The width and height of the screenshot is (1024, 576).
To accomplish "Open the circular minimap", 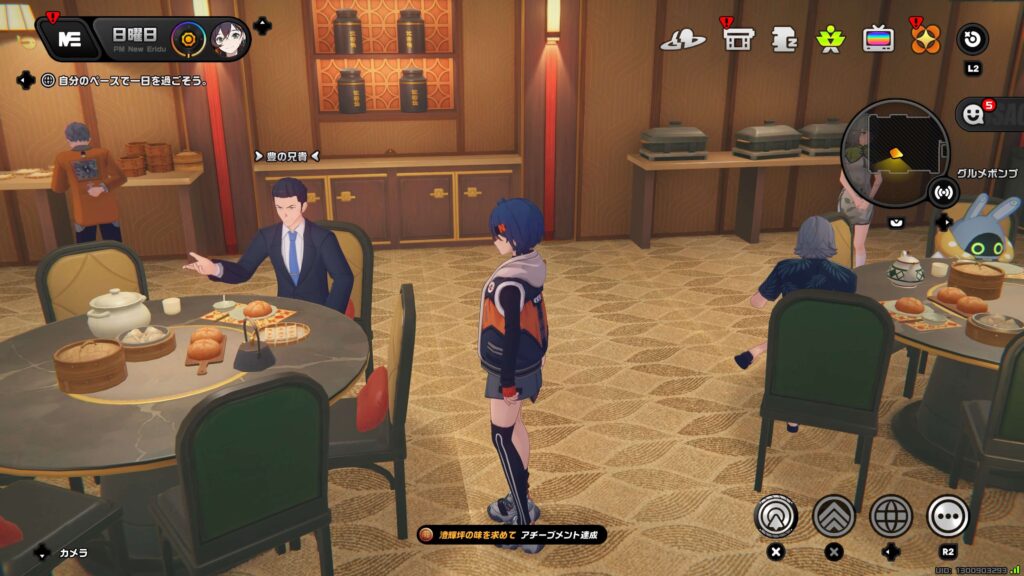I will click(893, 150).
